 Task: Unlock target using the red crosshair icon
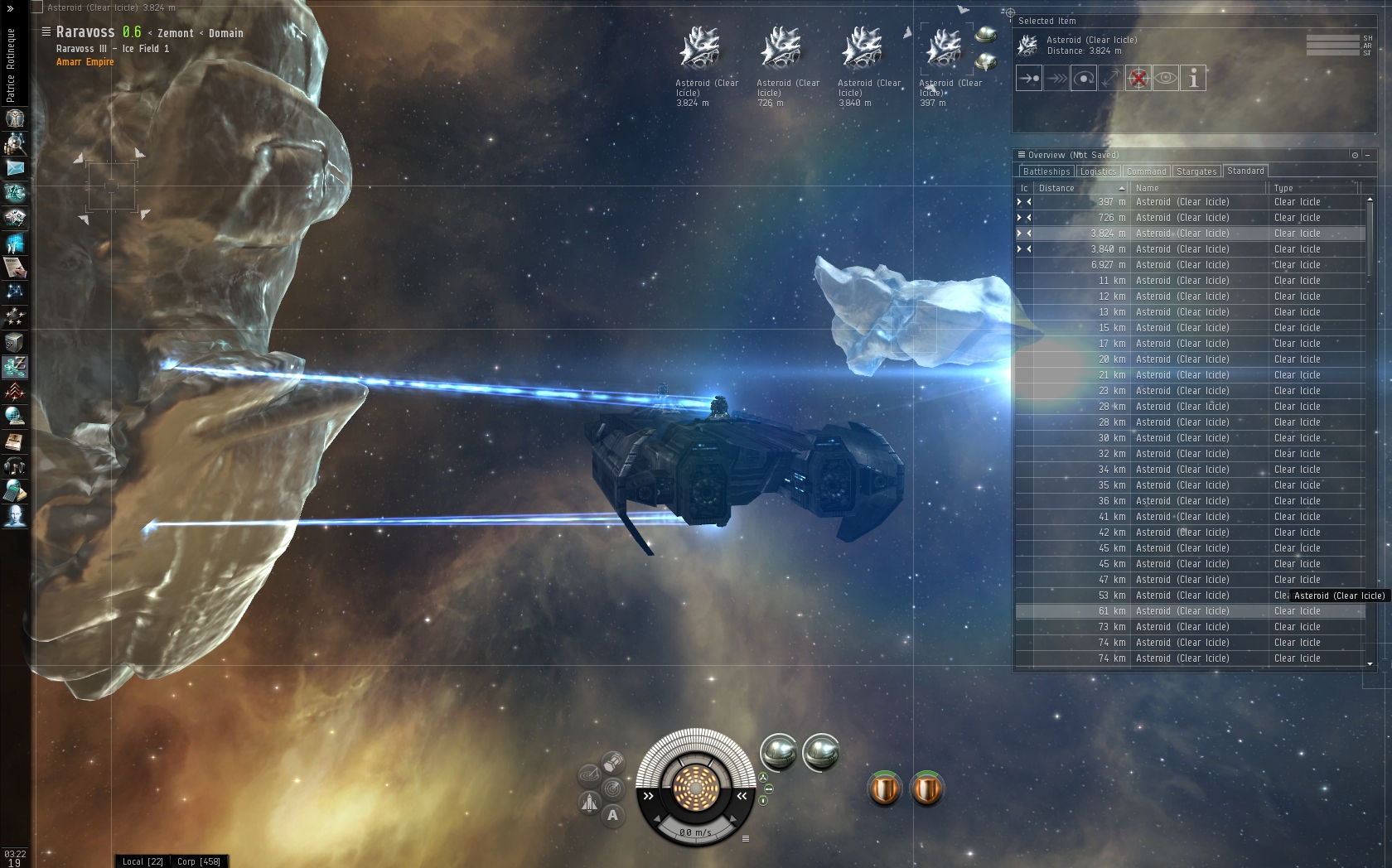(x=1138, y=79)
